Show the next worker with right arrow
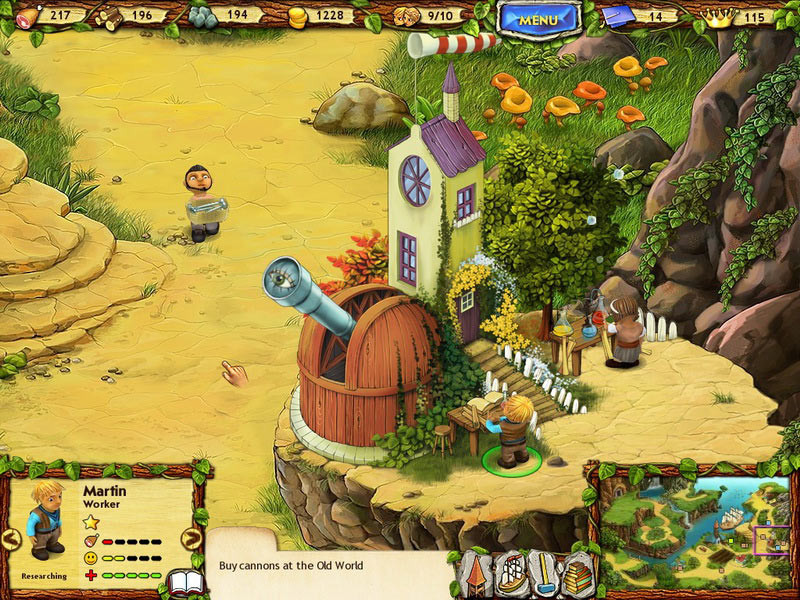800x600 pixels. pos(191,540)
